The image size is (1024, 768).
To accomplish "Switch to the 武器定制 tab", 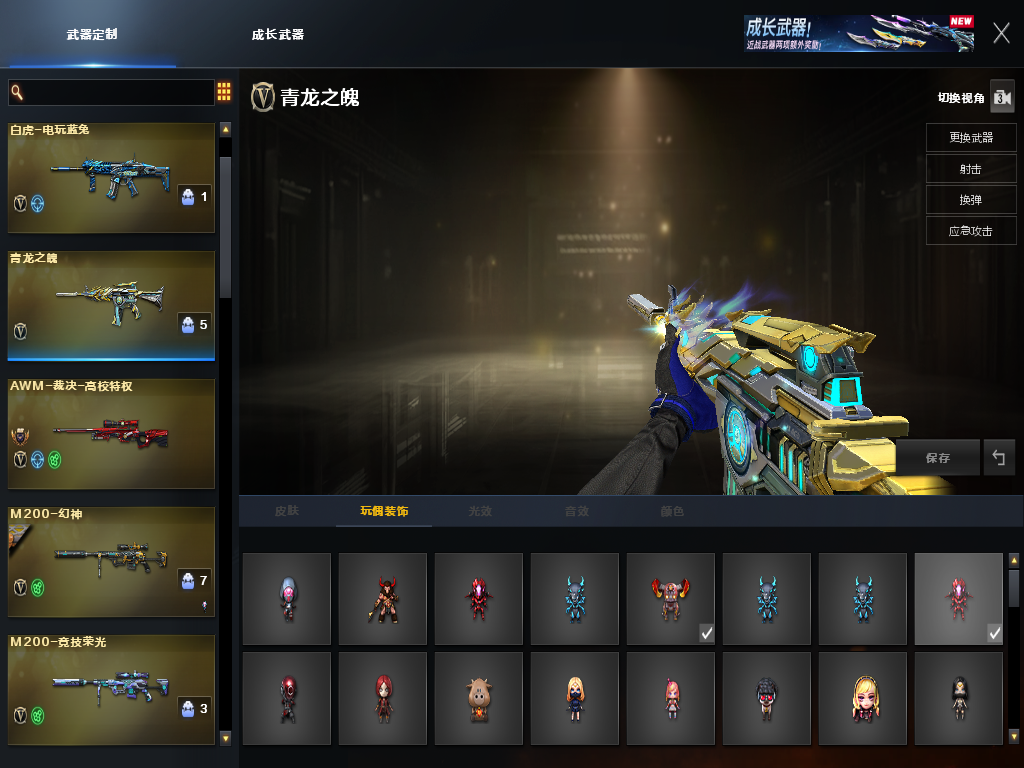I will pyautogui.click(x=92, y=34).
